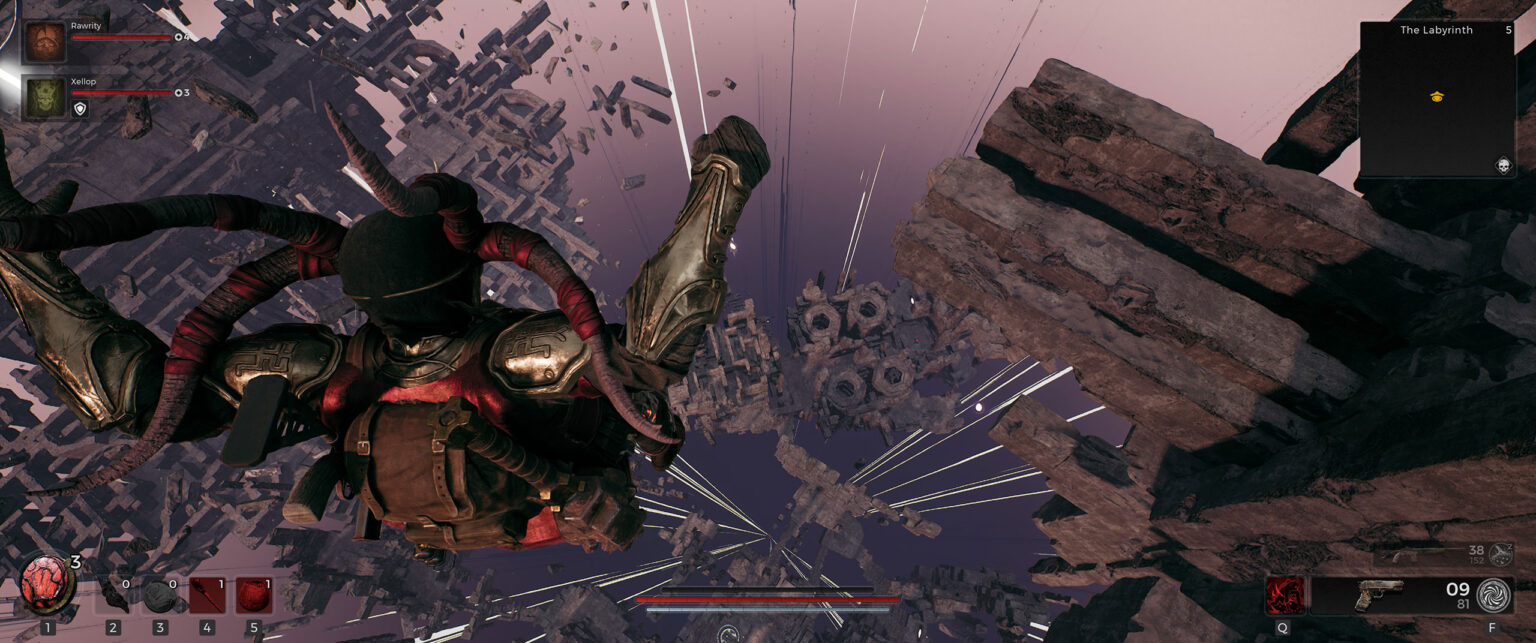This screenshot has width=1536, height=643.
Task: Use the red Dragon Heart relic
Action: [x=46, y=585]
